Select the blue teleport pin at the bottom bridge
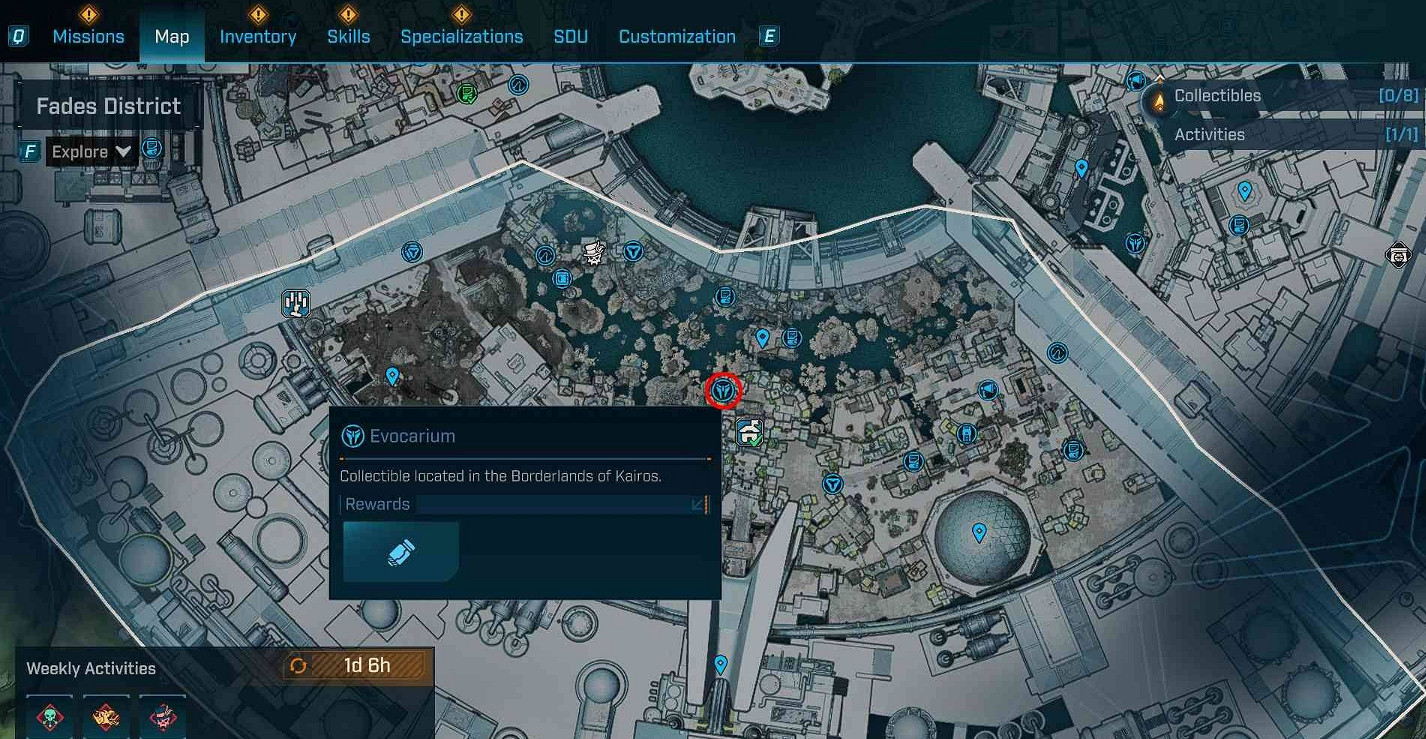 719,663
